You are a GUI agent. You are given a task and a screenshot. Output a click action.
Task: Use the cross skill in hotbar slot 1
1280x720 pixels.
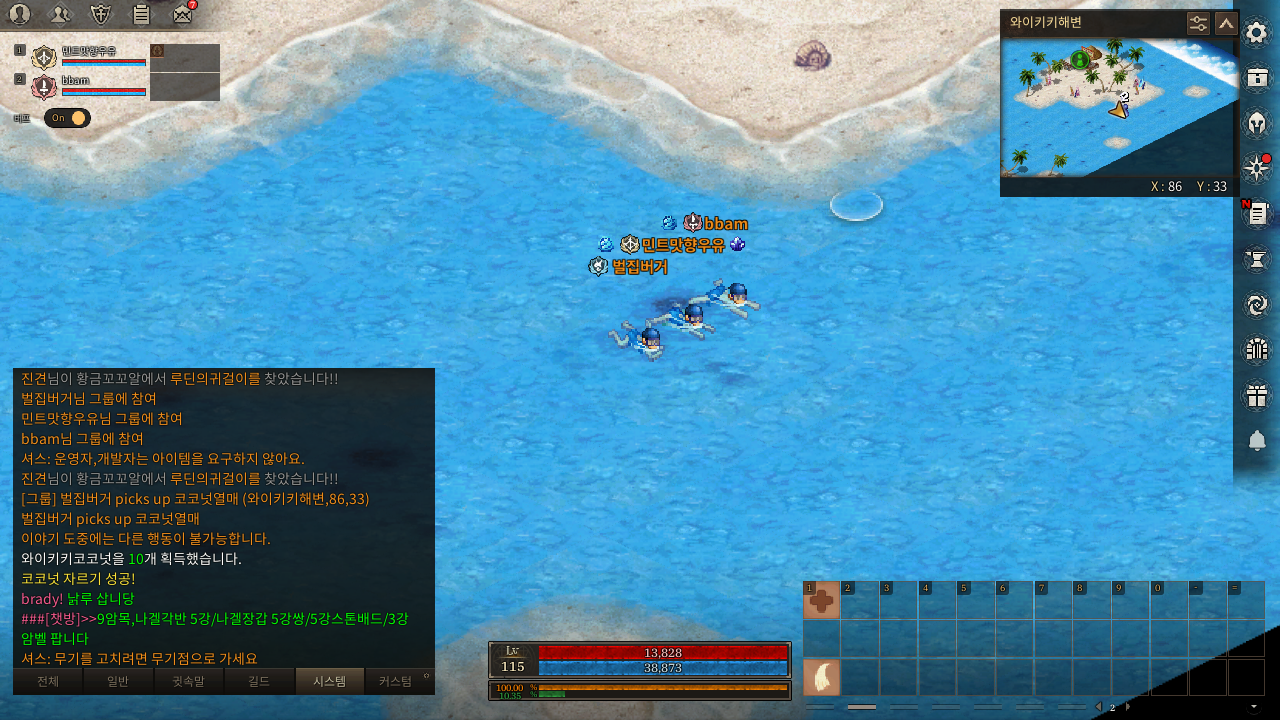(822, 600)
